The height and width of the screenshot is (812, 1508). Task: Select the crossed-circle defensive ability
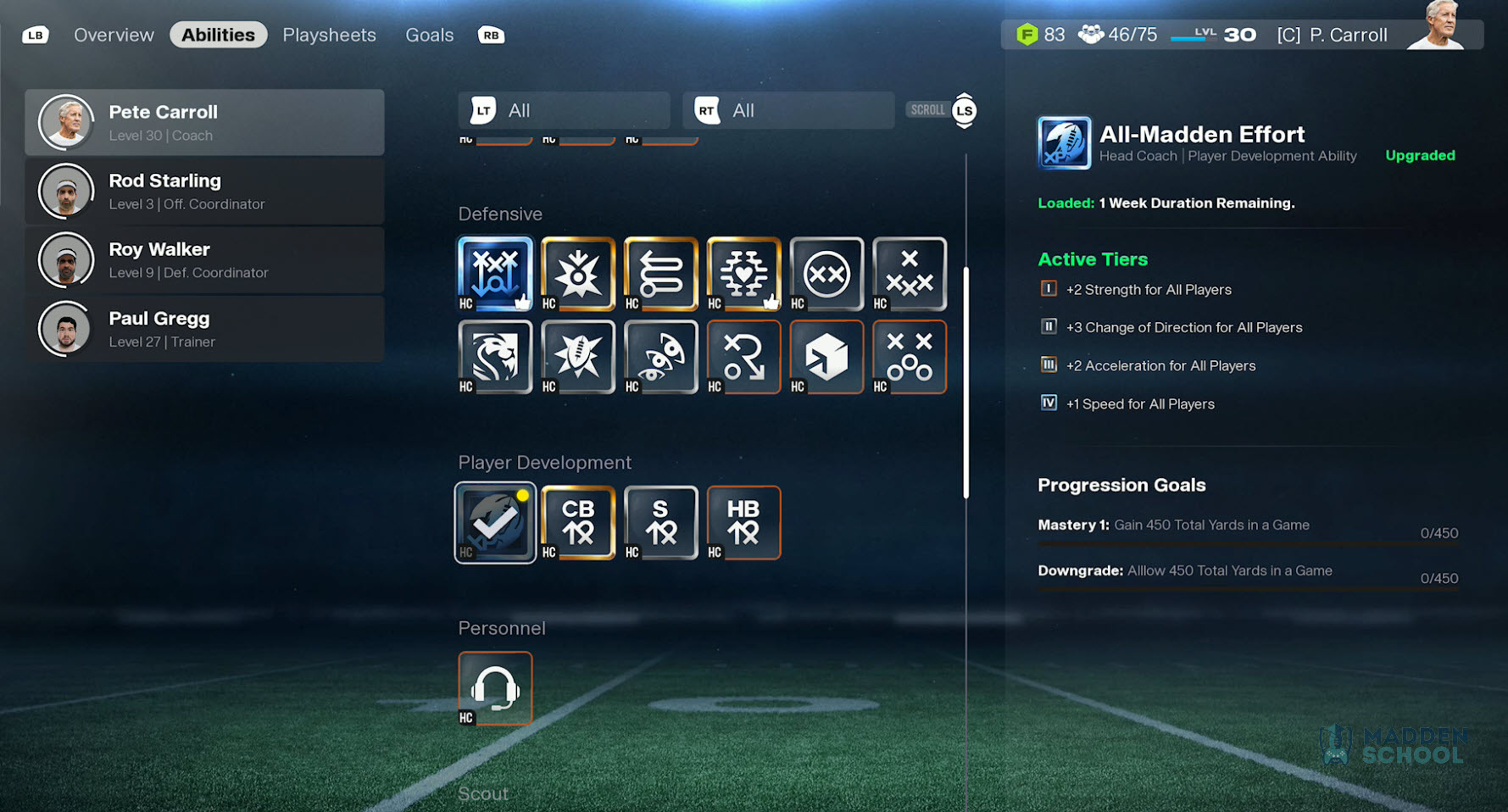826,274
